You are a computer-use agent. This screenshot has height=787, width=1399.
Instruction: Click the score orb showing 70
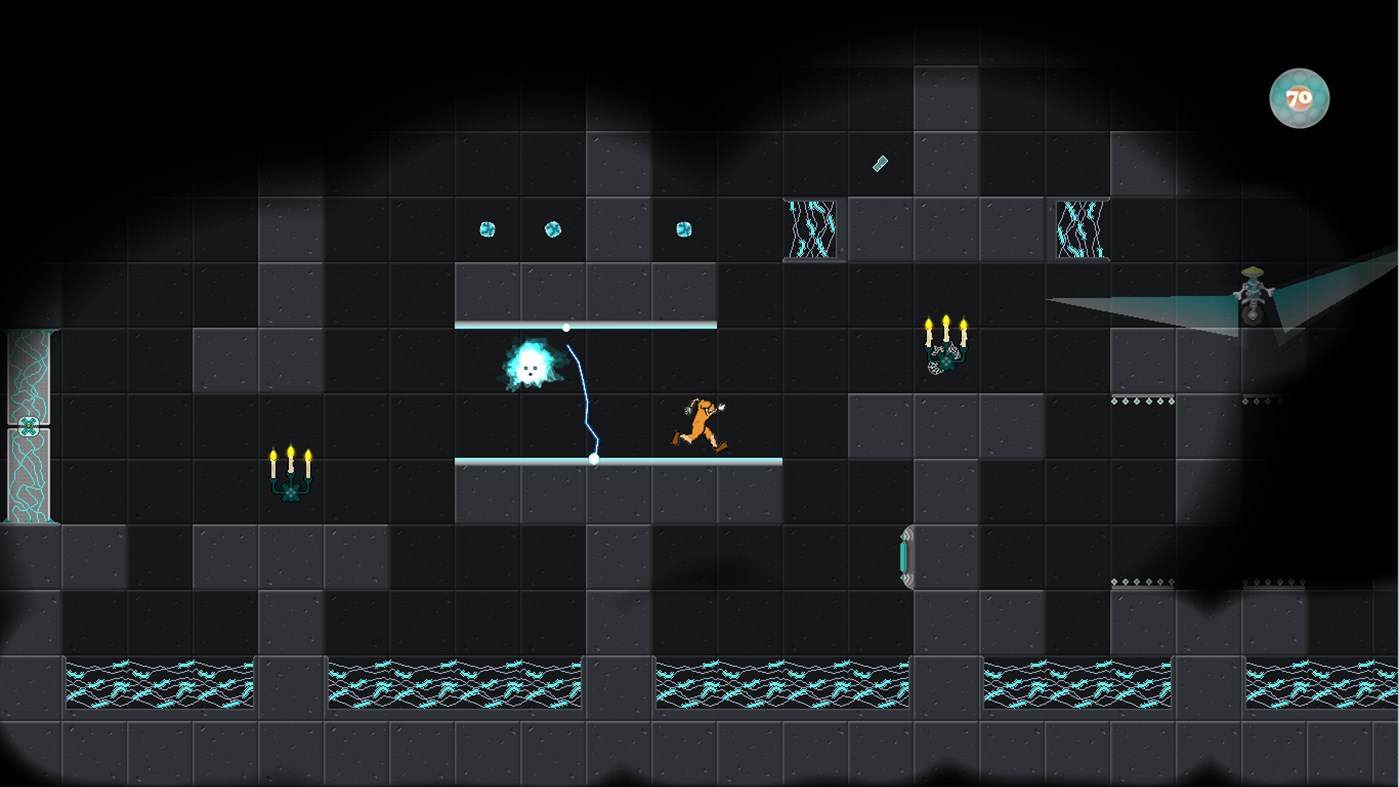[x=1299, y=98]
